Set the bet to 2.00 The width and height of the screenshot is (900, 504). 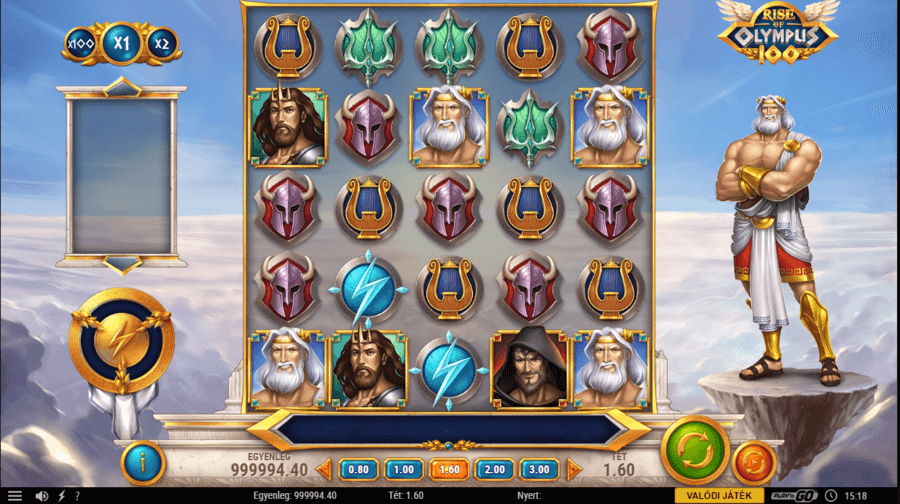coord(495,469)
